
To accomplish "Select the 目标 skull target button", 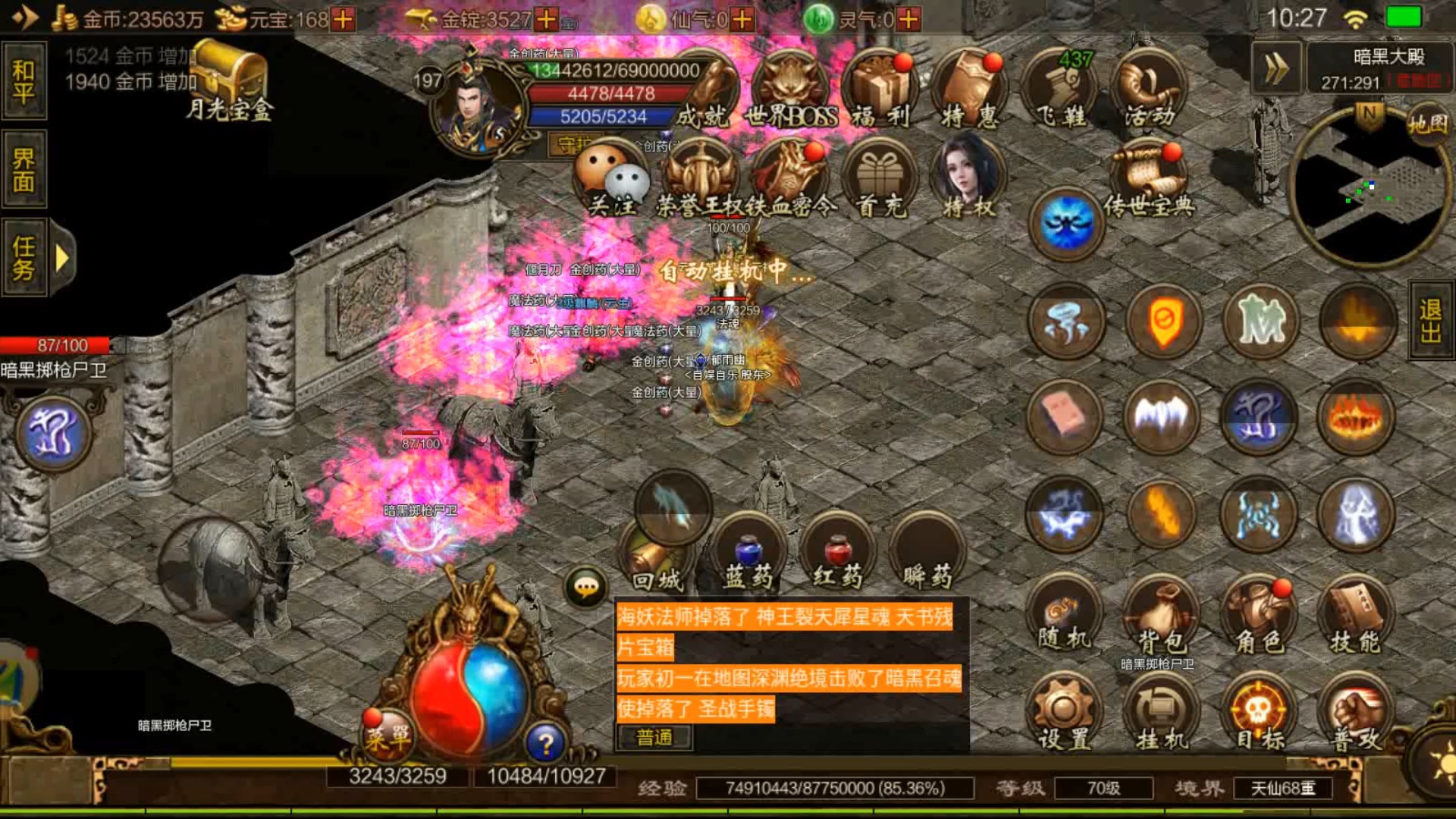I will 1259,715.
